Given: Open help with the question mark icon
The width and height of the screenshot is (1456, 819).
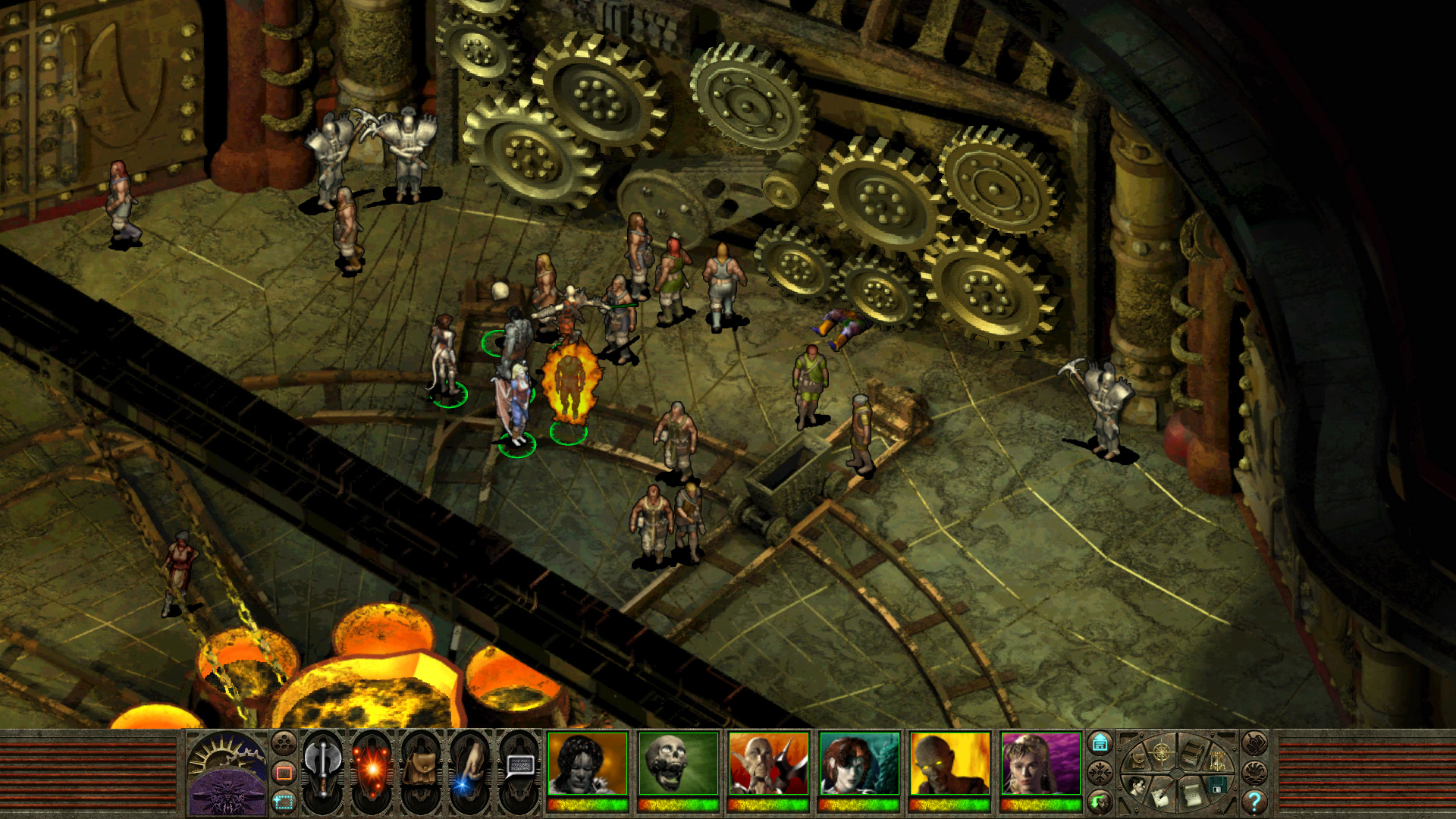Looking at the screenshot, I should pos(1255,802).
